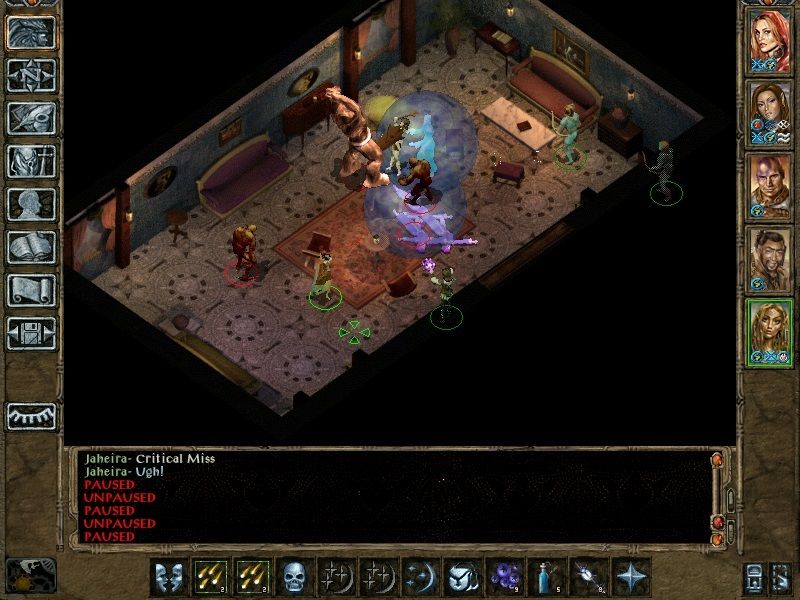Use the purple berries quick slot

click(501, 578)
